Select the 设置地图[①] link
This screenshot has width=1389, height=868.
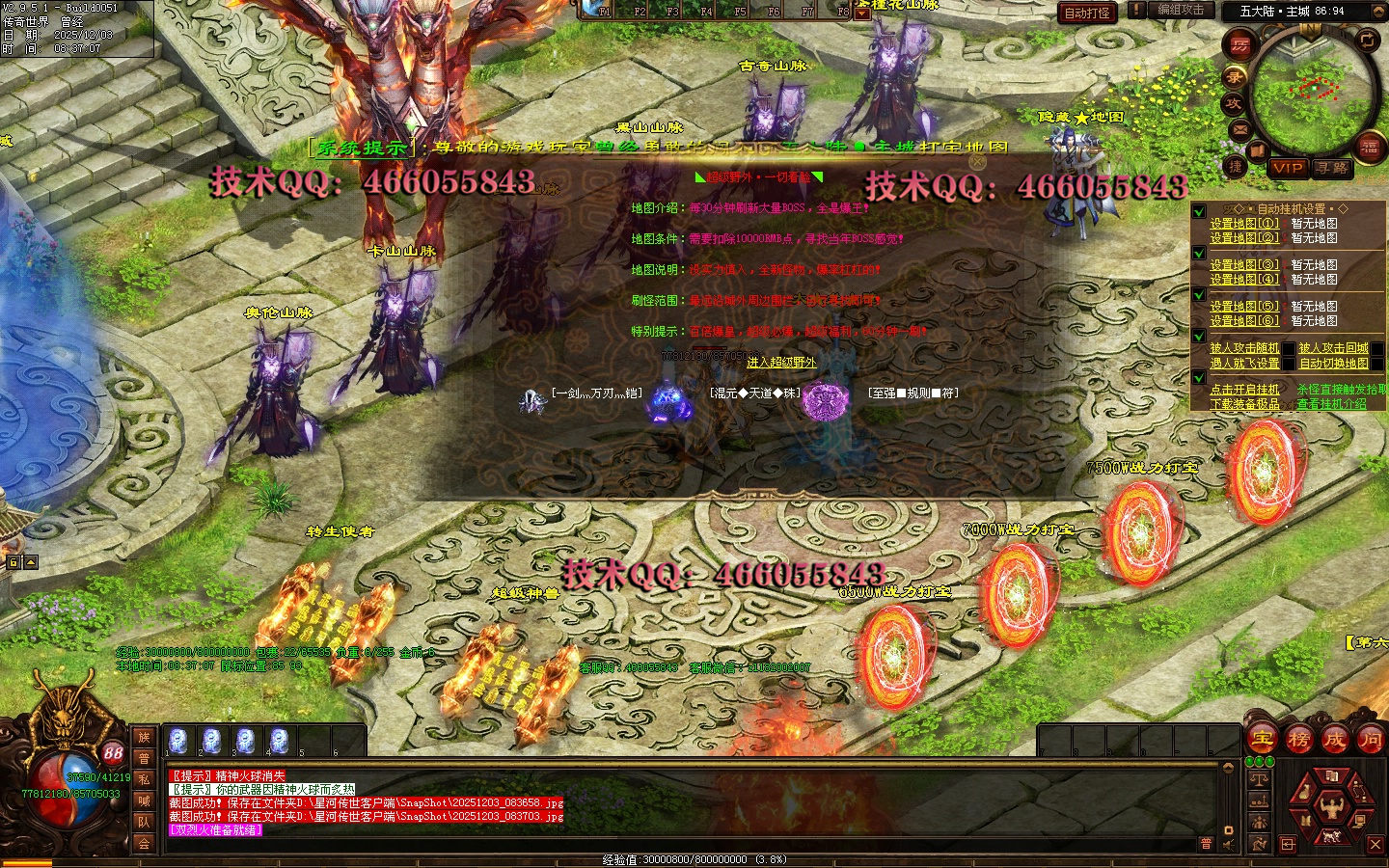click(x=1244, y=224)
